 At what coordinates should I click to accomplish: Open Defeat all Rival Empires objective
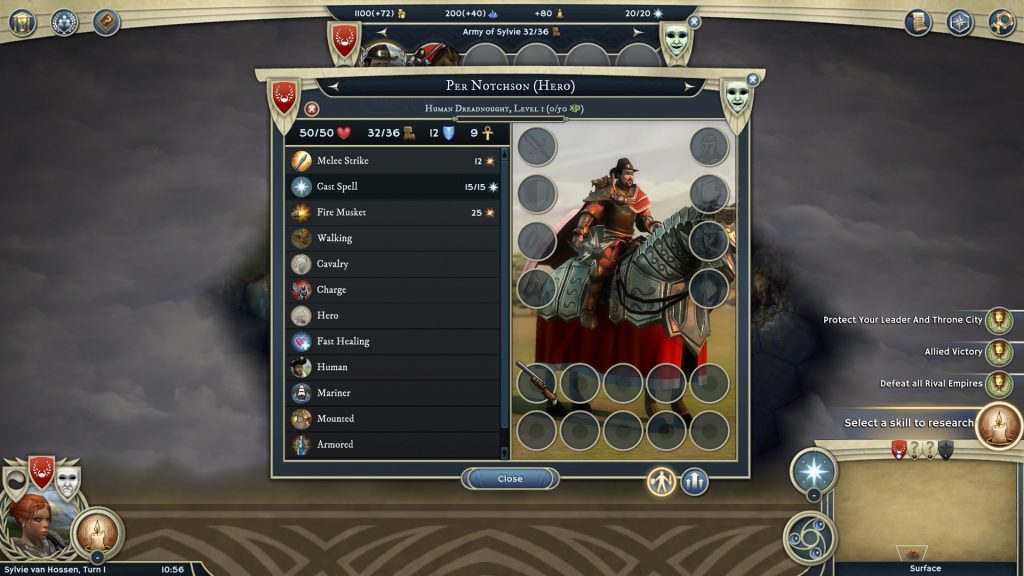(998, 384)
